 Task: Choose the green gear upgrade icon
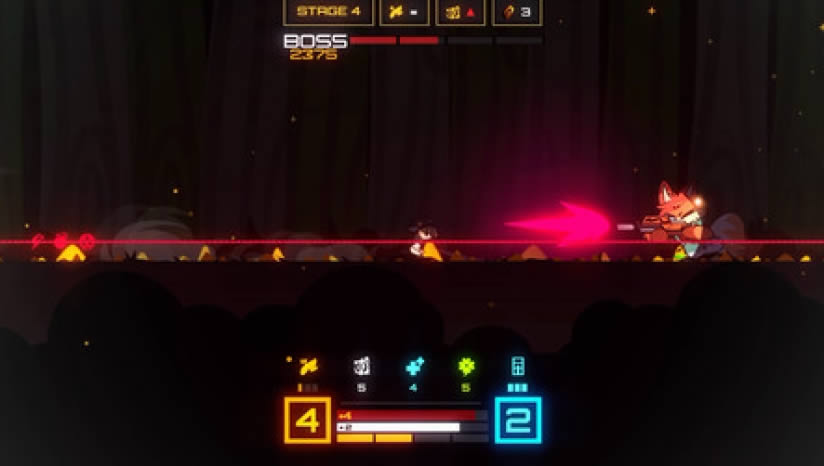(x=465, y=367)
